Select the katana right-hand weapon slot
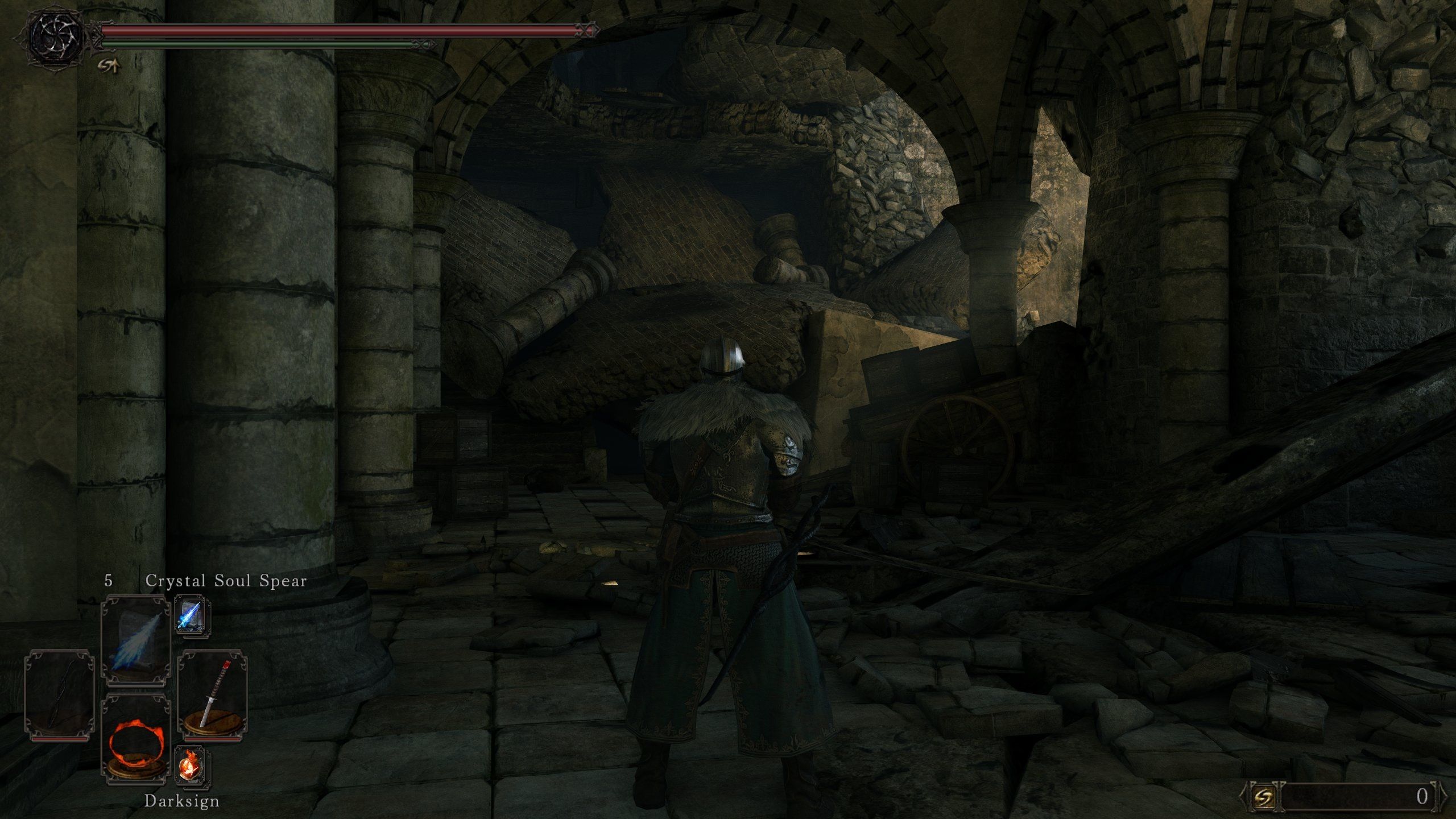The height and width of the screenshot is (819, 1456). [x=212, y=694]
